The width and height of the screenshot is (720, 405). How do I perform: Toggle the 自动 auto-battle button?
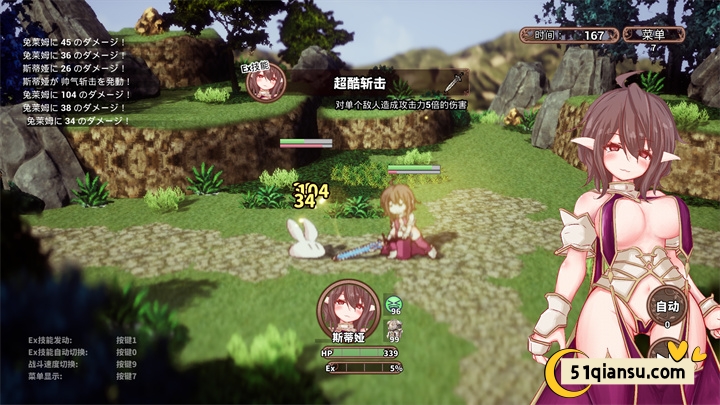click(665, 306)
